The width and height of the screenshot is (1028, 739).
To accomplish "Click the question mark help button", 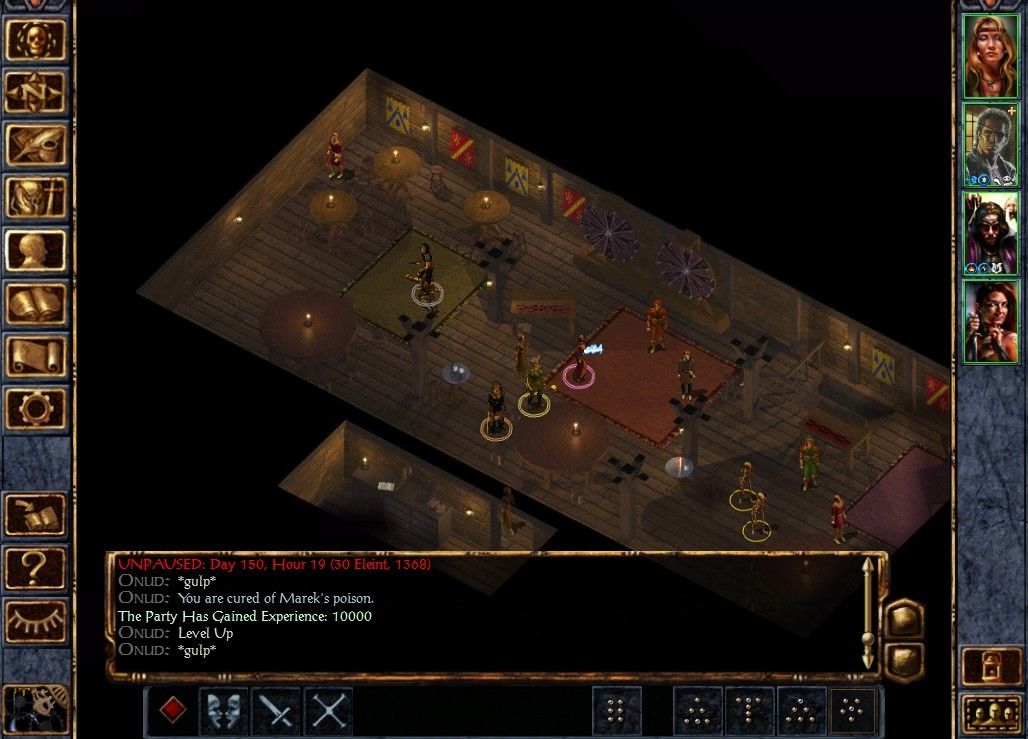I will [x=36, y=568].
